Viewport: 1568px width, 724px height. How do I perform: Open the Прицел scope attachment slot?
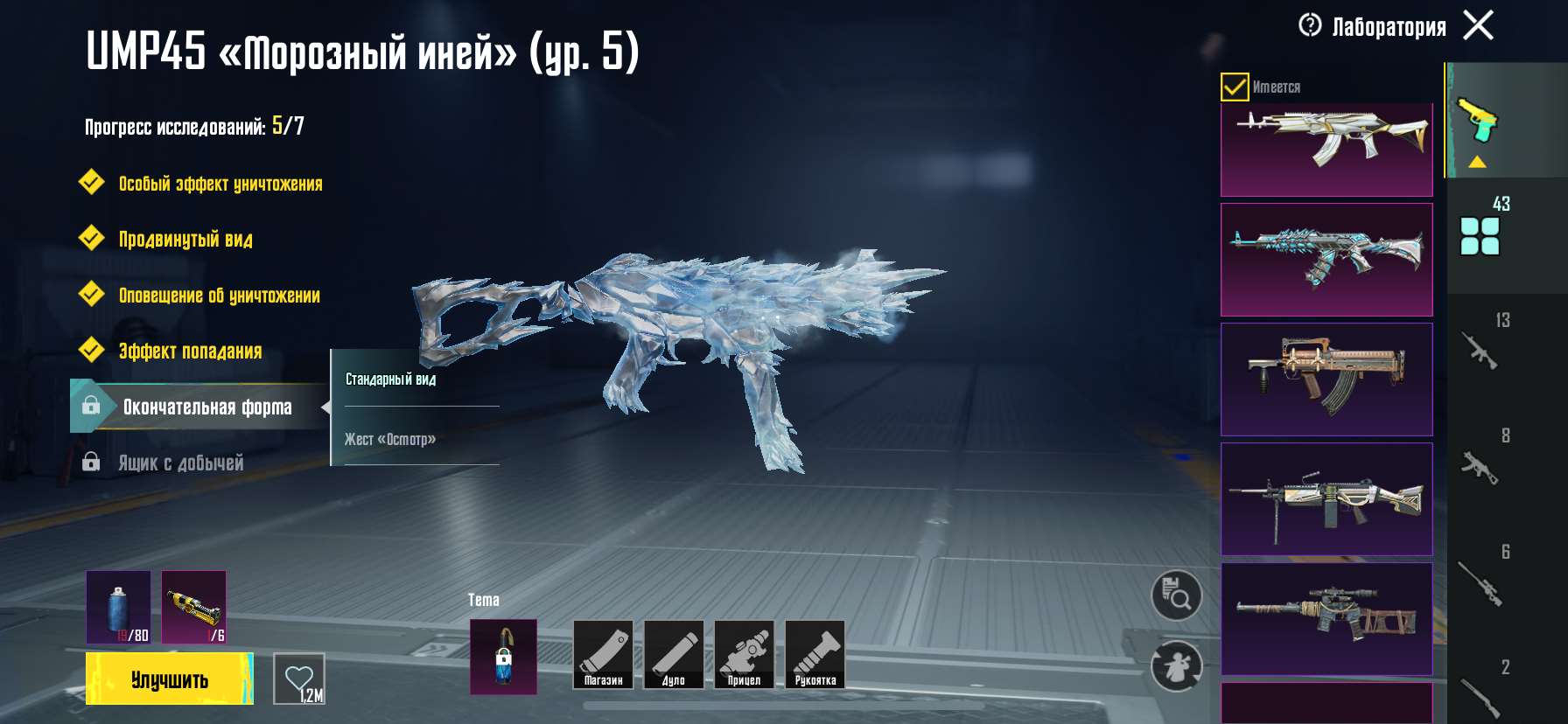744,655
